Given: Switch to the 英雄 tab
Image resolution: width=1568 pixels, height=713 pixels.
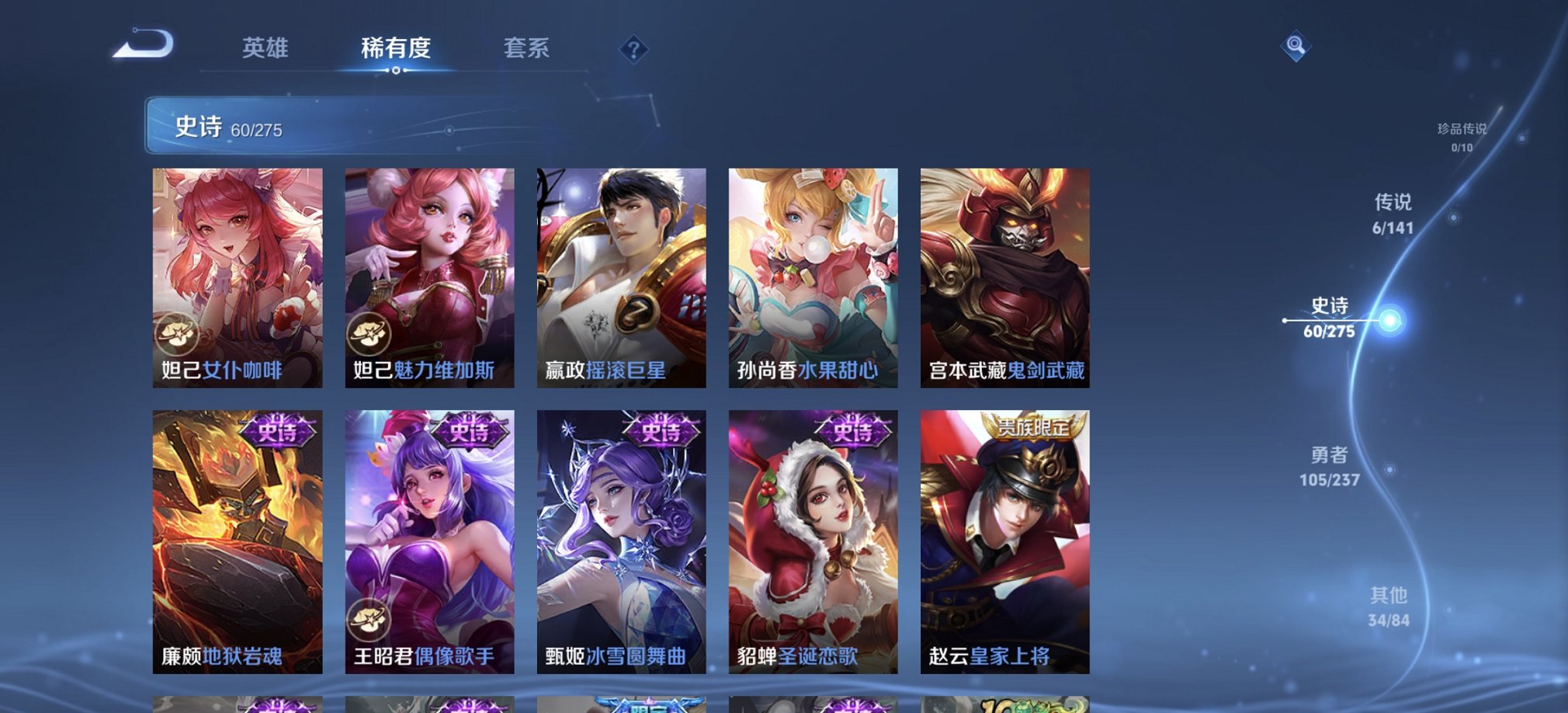Looking at the screenshot, I should click(x=265, y=48).
